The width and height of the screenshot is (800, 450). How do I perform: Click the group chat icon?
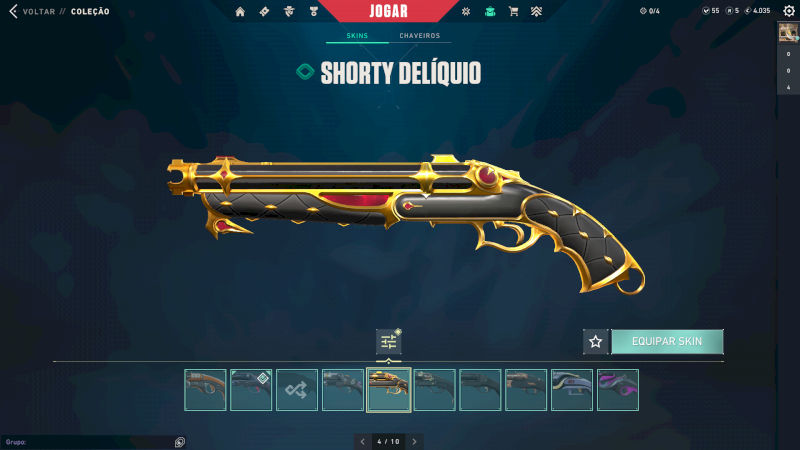point(179,441)
